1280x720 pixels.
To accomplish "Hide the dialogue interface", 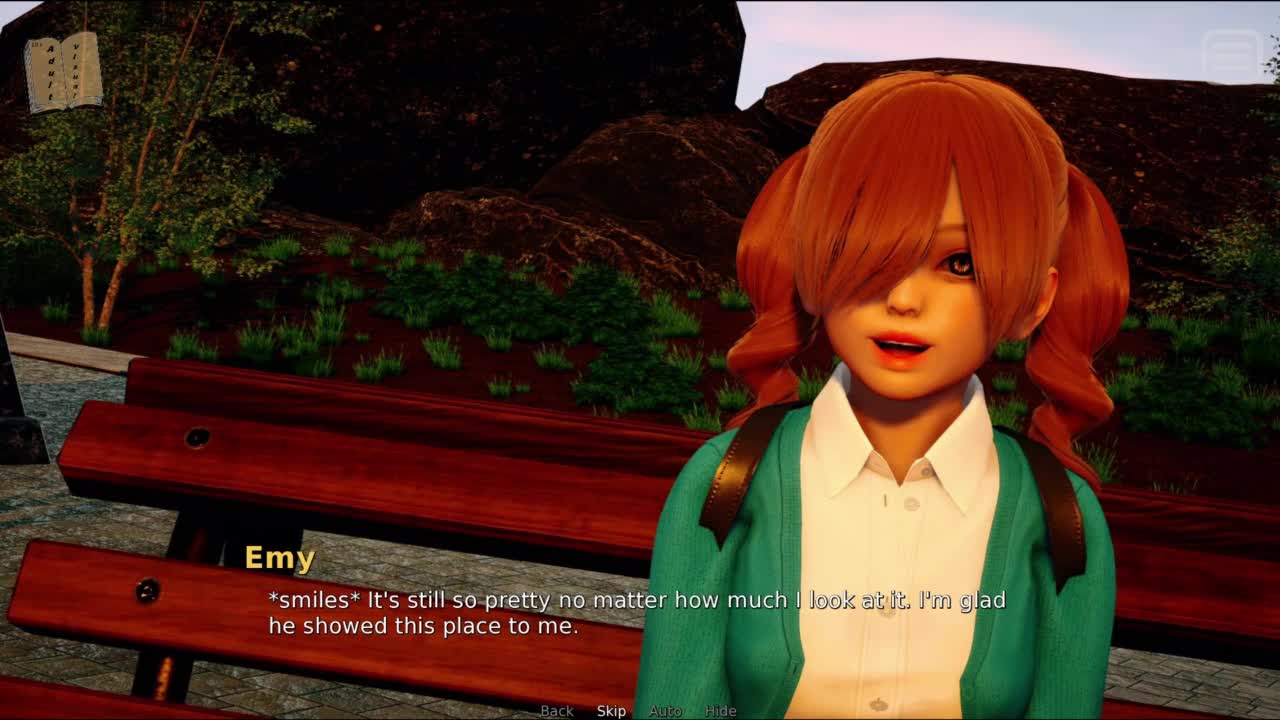I will click(720, 711).
